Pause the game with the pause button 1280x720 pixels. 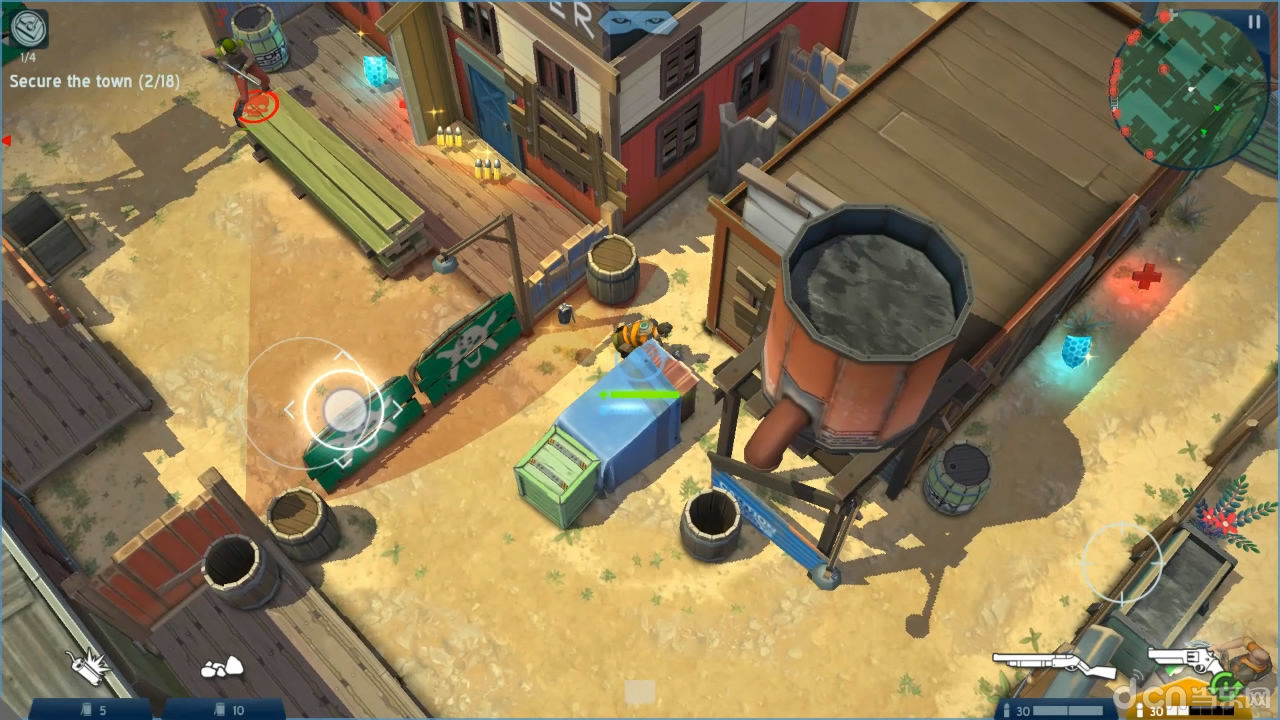point(1254,21)
